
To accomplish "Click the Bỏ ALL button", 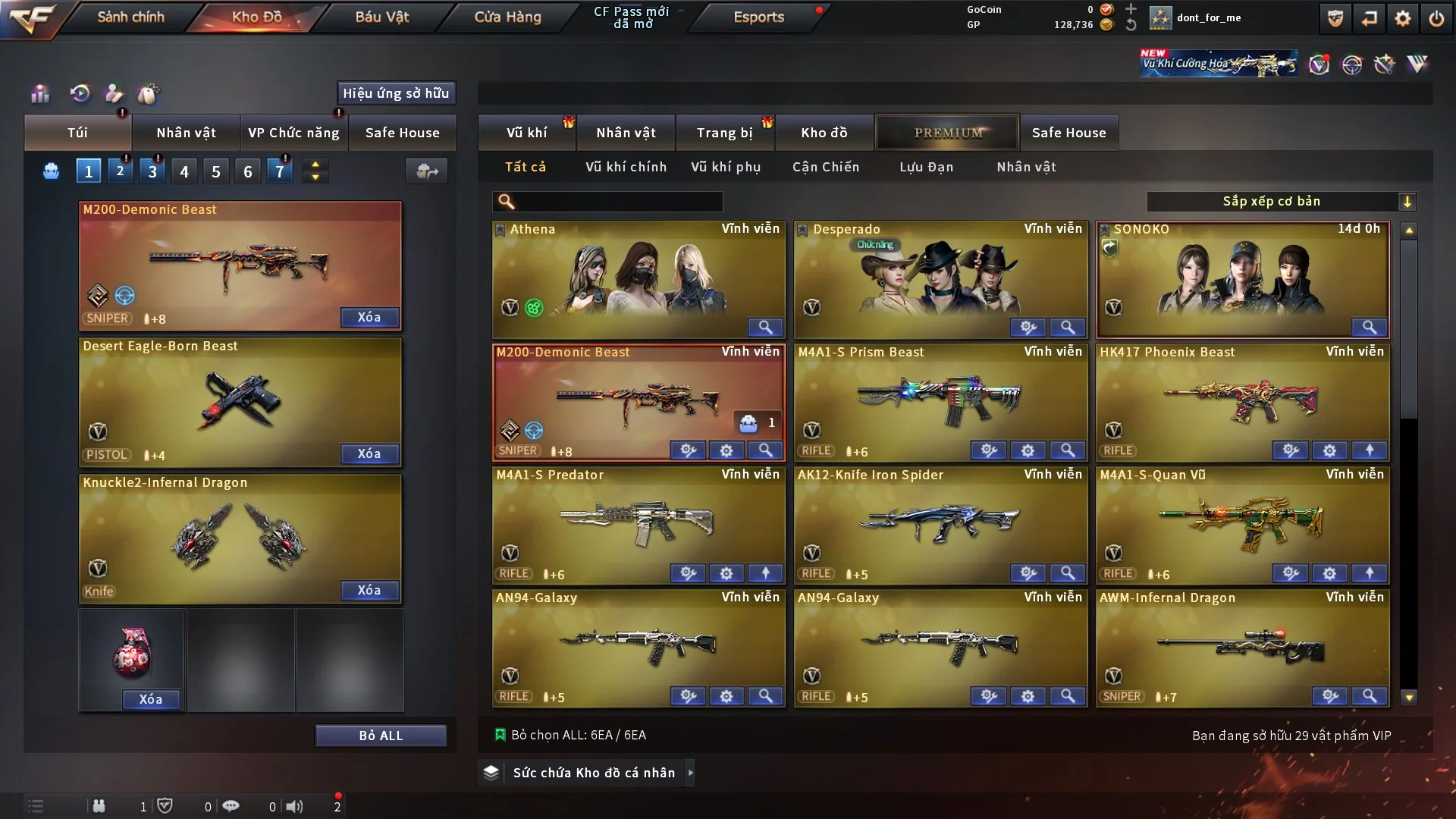I will tap(381, 736).
